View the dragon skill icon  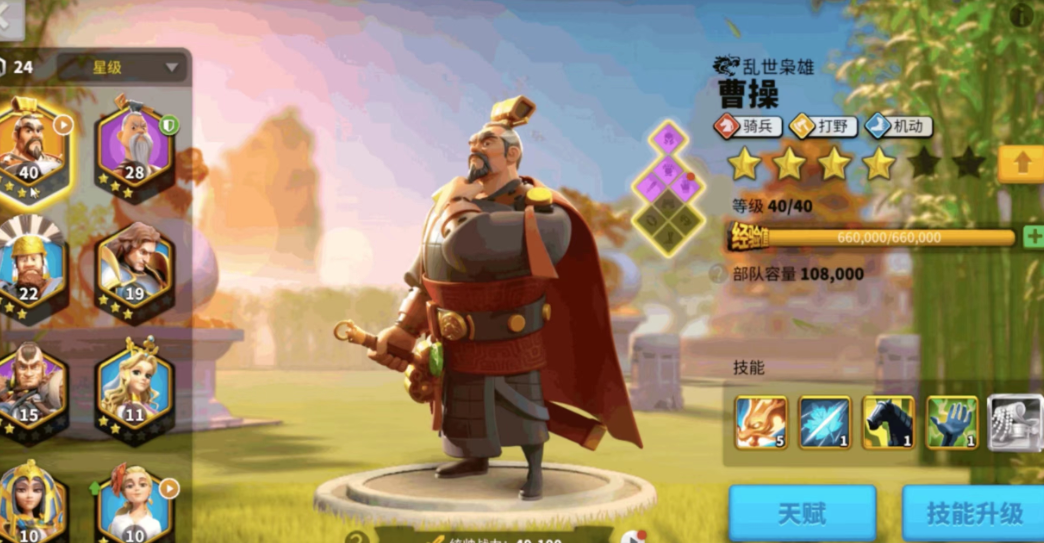click(x=761, y=422)
